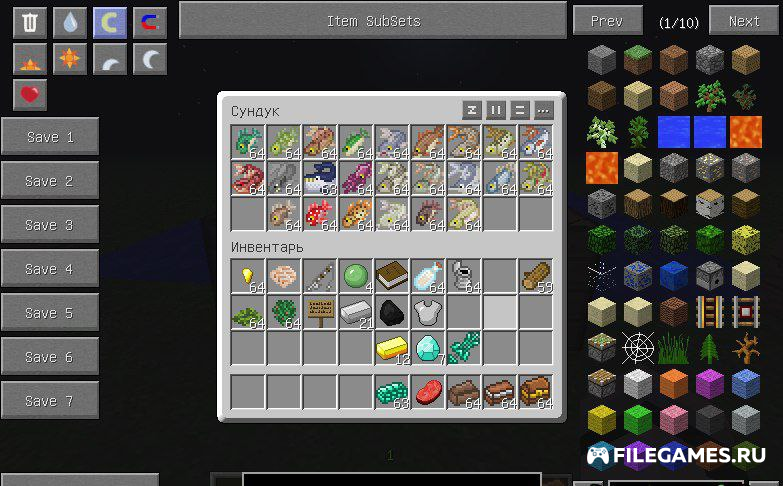This screenshot has width=783, height=486.
Task: Pick up the gold ingot stack
Action: coord(392,348)
